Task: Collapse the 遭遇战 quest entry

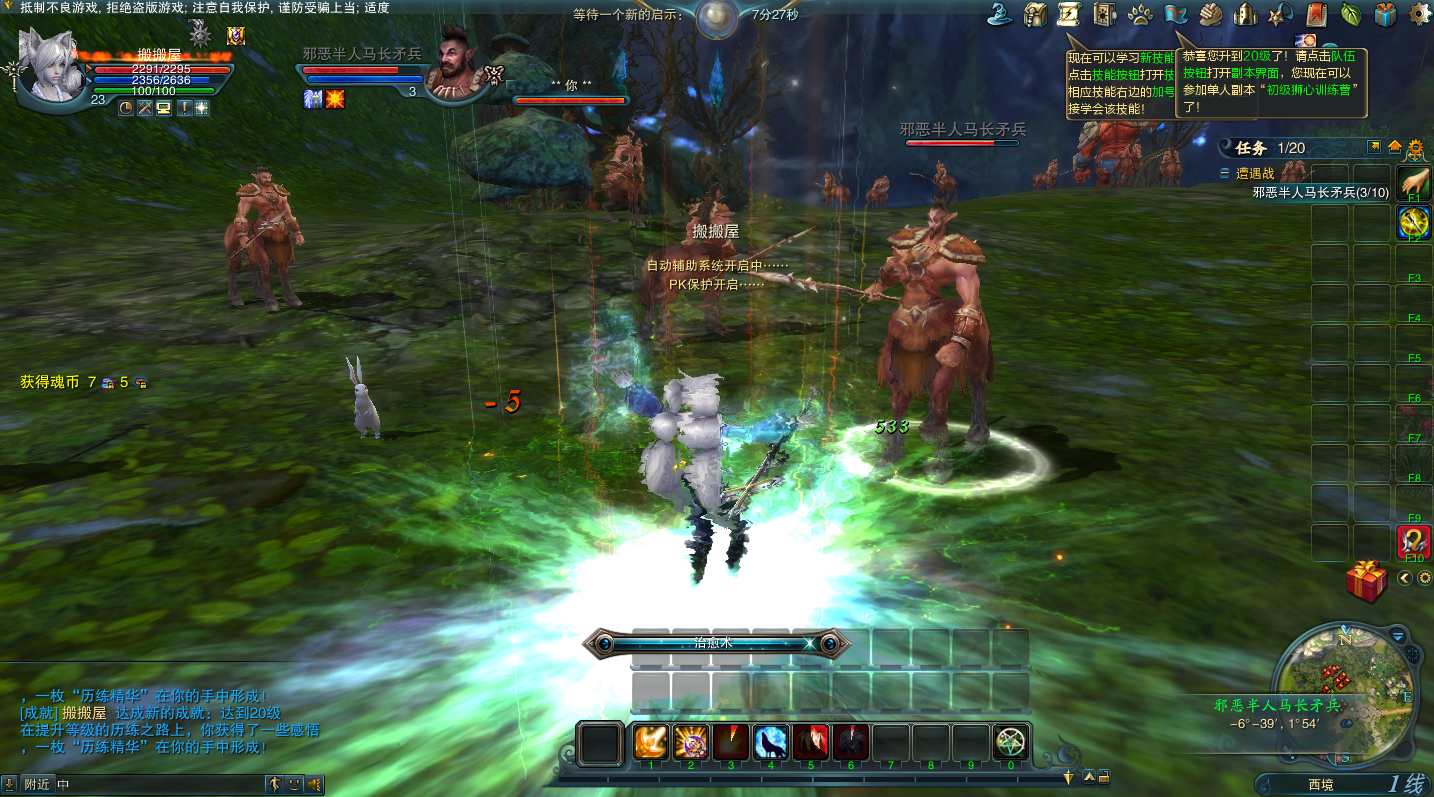Action: coord(1225,173)
